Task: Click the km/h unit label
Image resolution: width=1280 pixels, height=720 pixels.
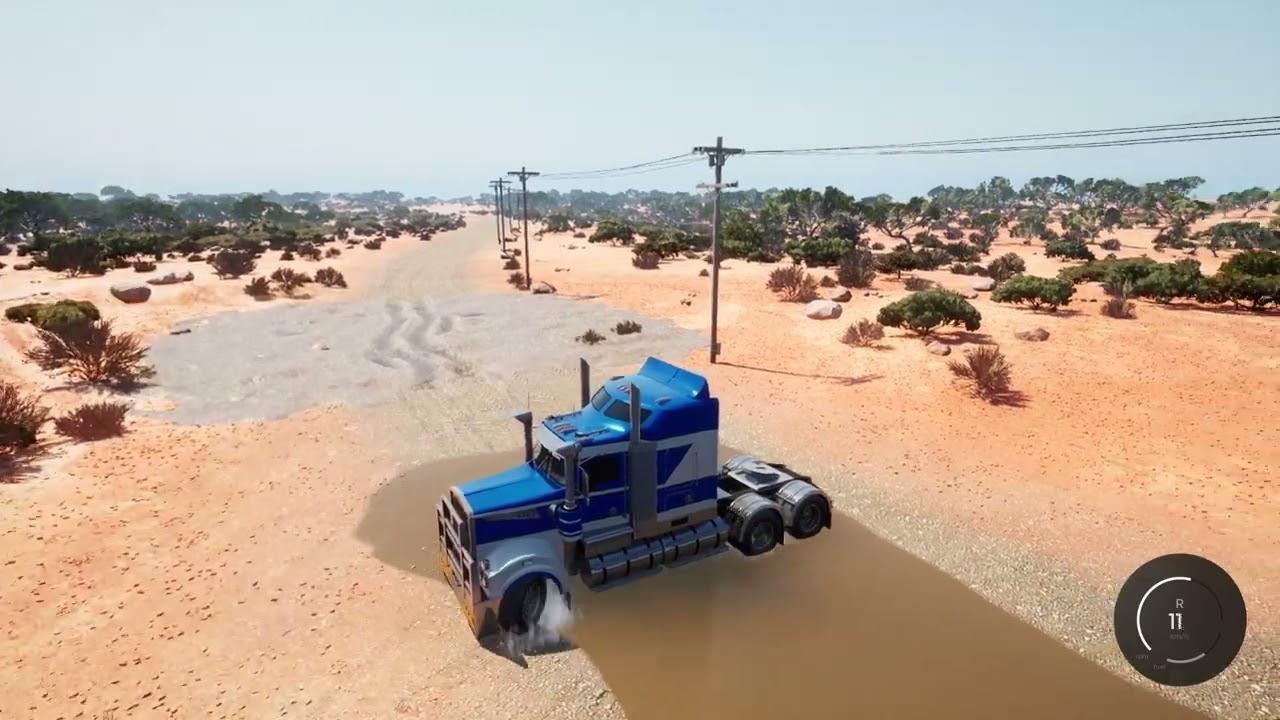Action: pyautogui.click(x=1179, y=636)
